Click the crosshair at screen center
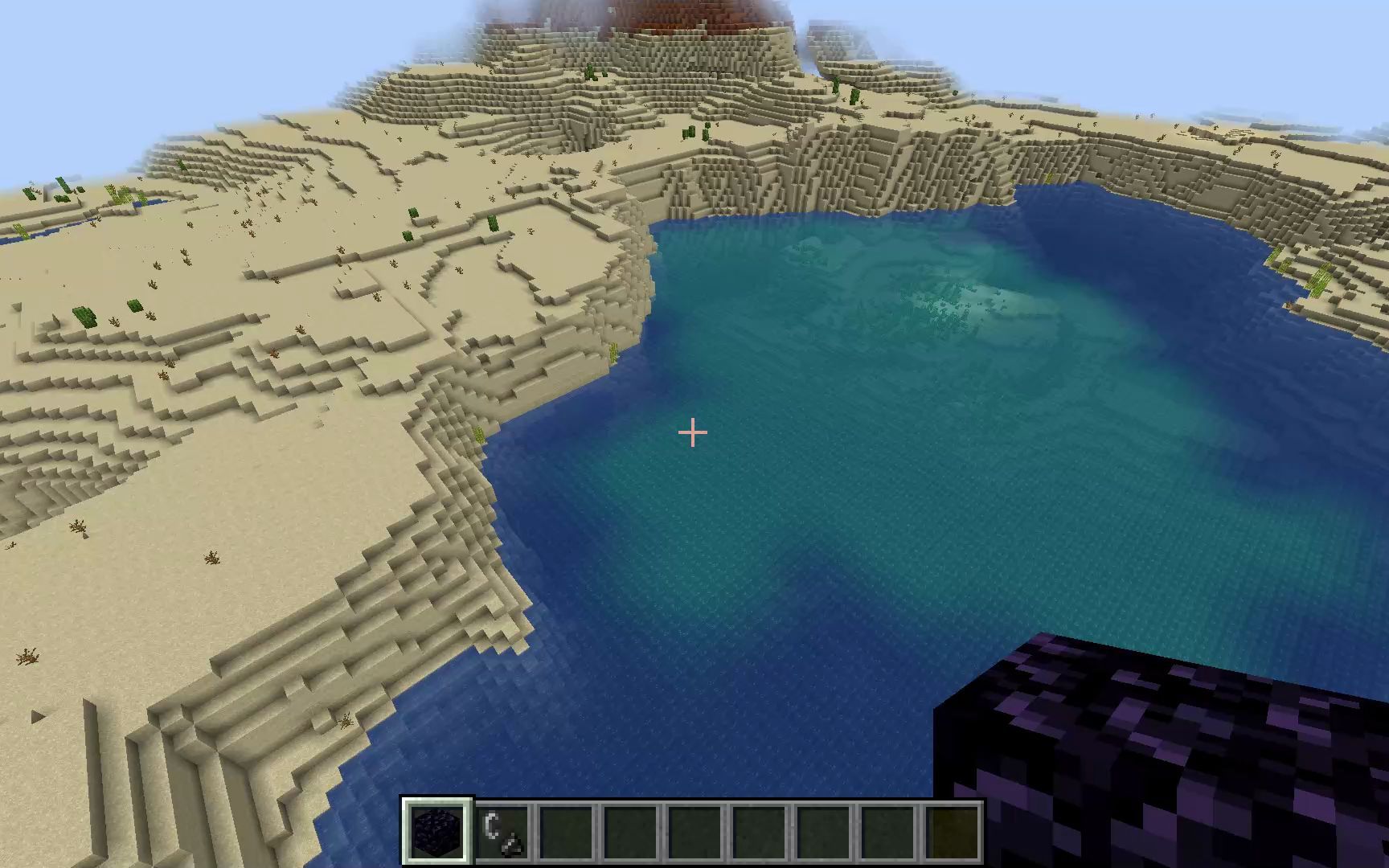 pos(691,432)
